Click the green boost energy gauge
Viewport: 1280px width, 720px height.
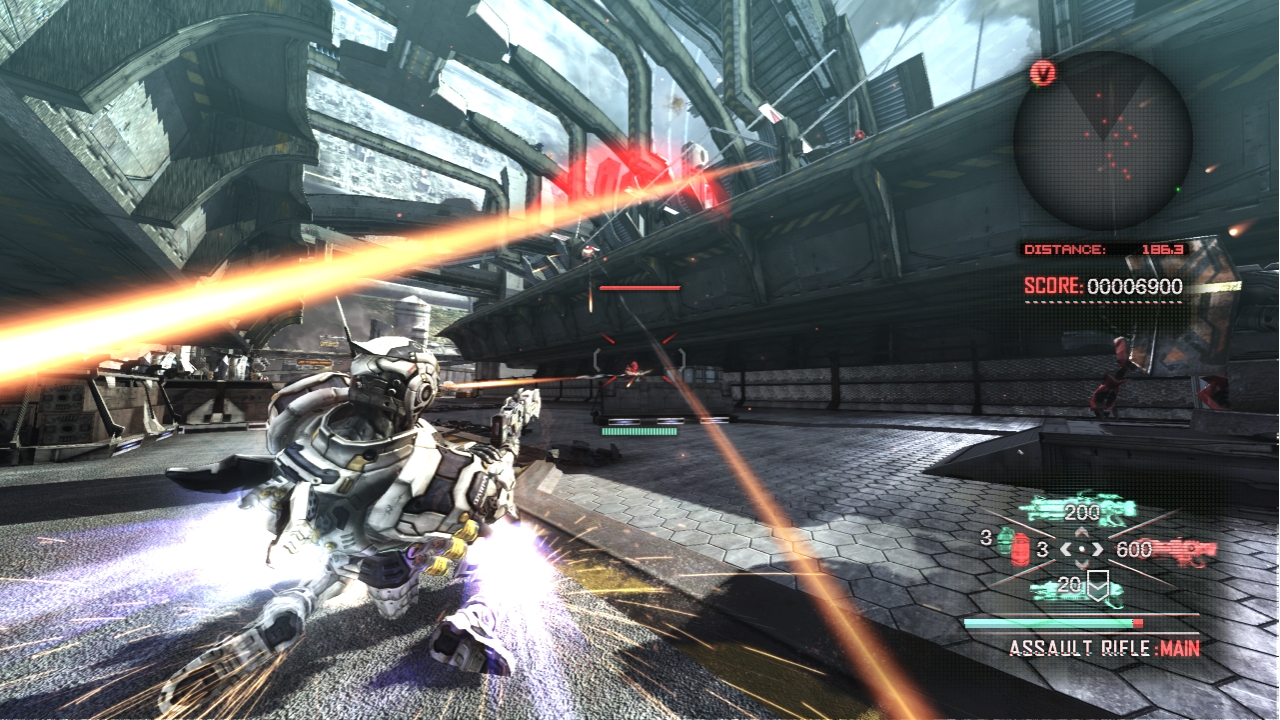click(1048, 622)
